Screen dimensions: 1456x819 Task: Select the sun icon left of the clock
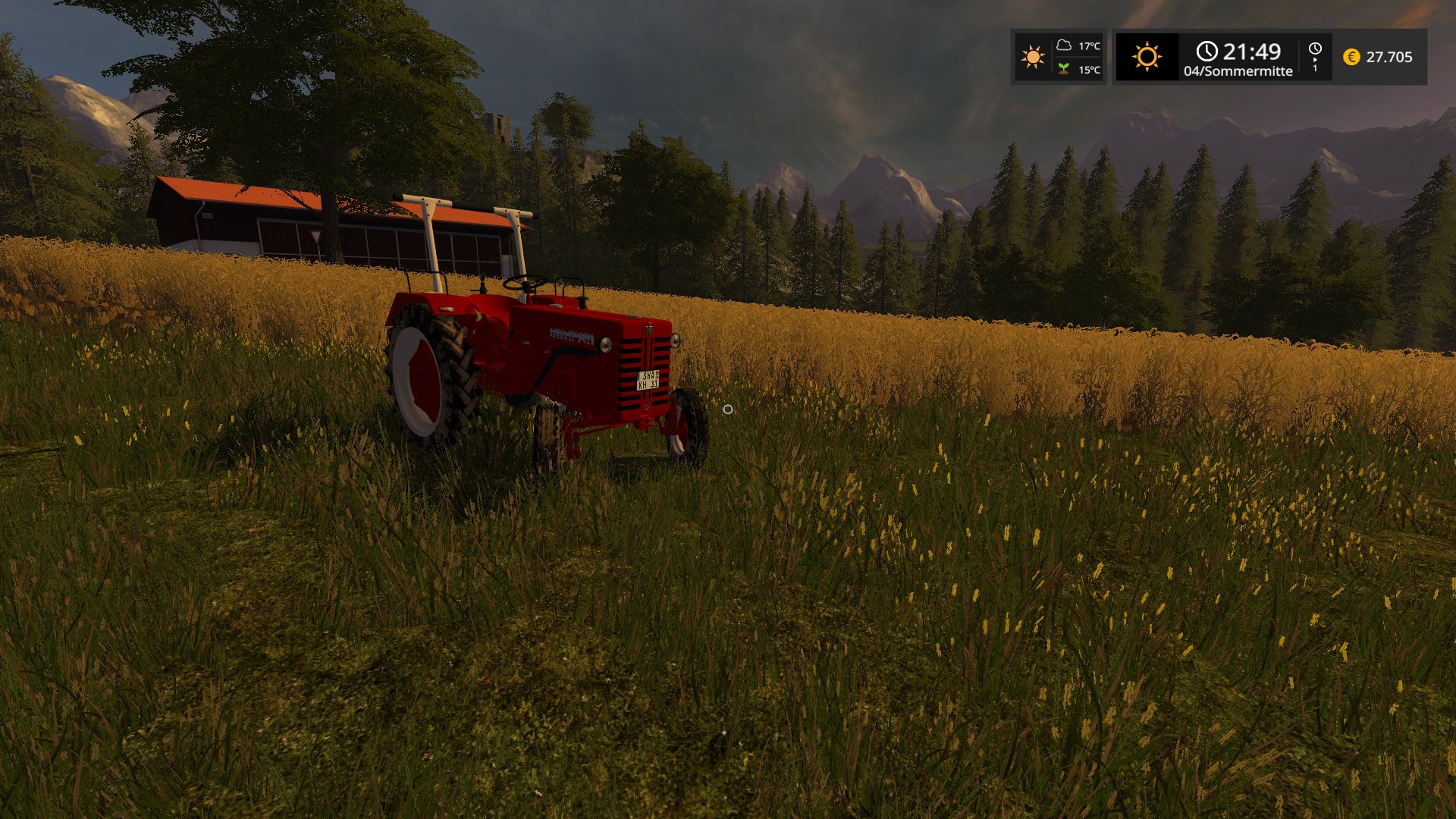coord(1147,57)
